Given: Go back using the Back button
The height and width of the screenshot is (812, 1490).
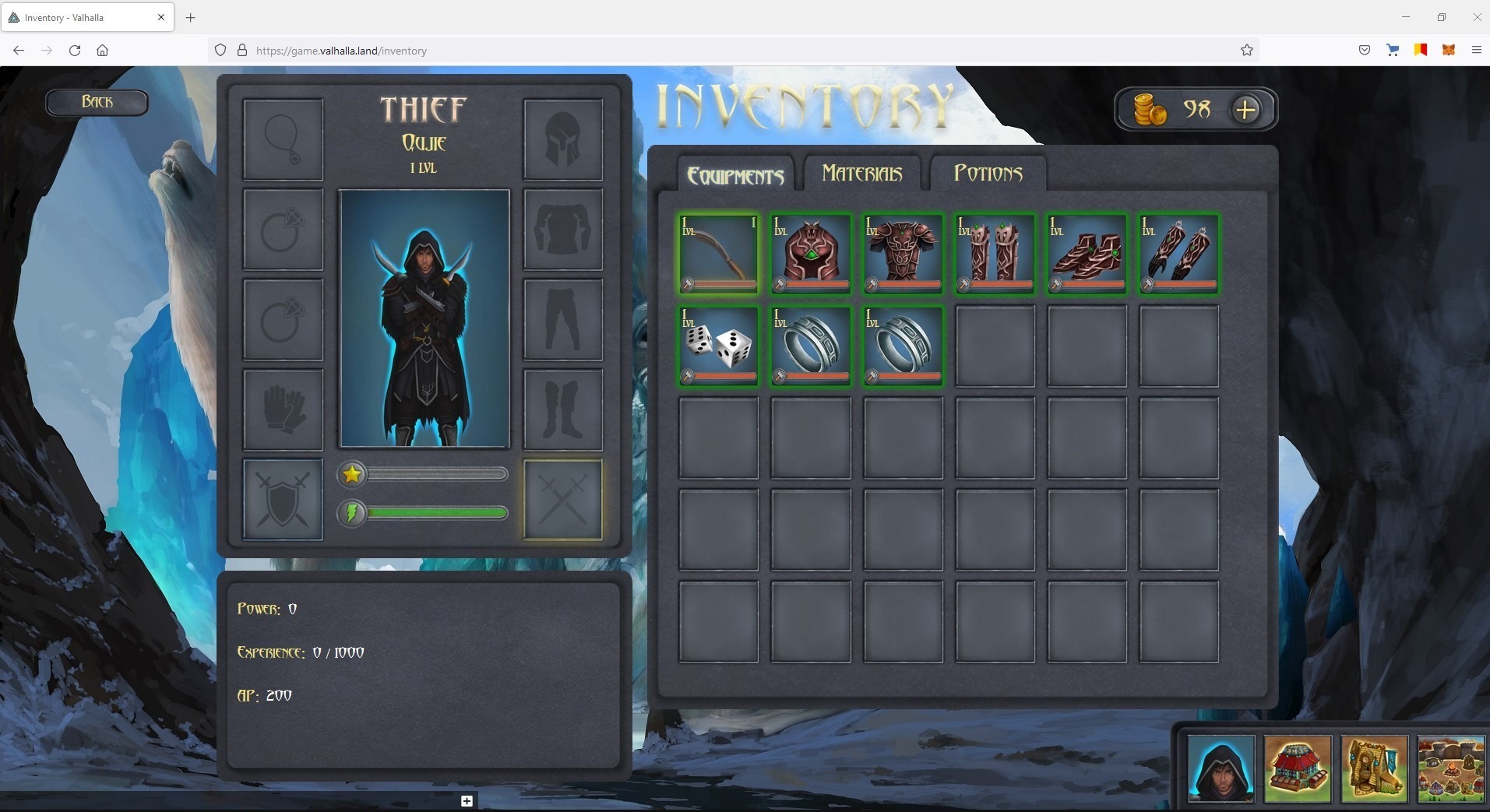Looking at the screenshot, I should (x=97, y=102).
